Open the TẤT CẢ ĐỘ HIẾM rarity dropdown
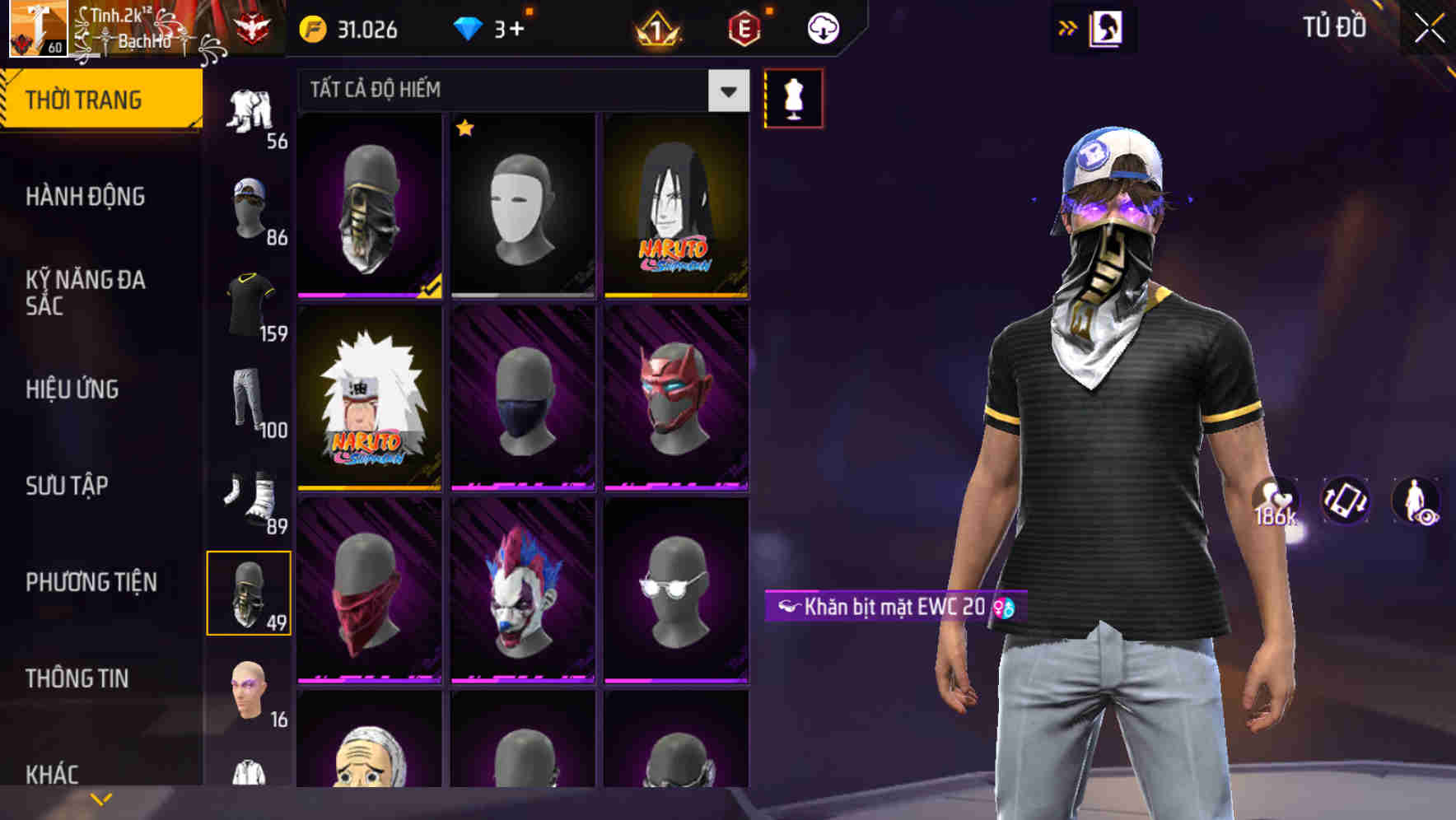This screenshot has width=1456, height=820. pos(519,90)
